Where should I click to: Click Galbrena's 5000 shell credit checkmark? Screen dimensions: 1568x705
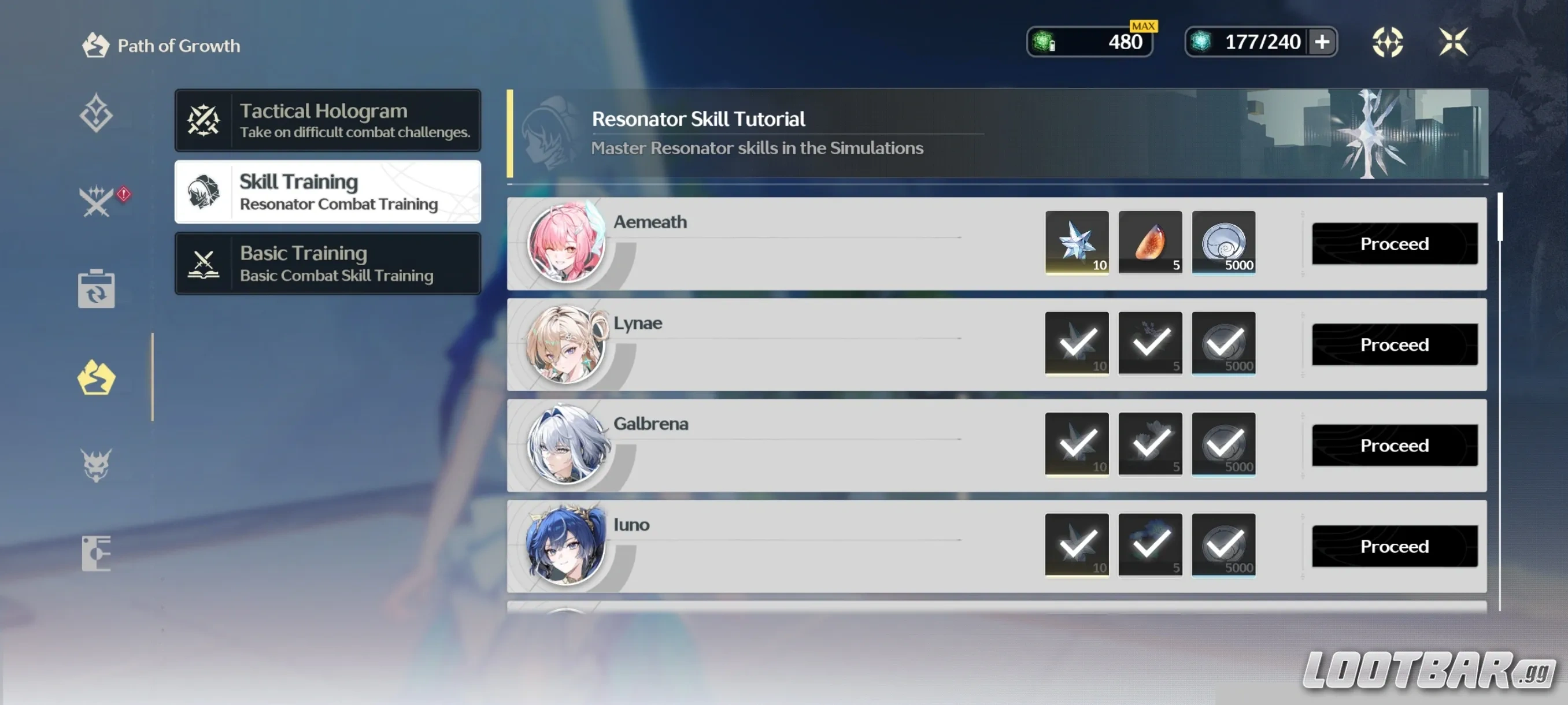[1224, 444]
